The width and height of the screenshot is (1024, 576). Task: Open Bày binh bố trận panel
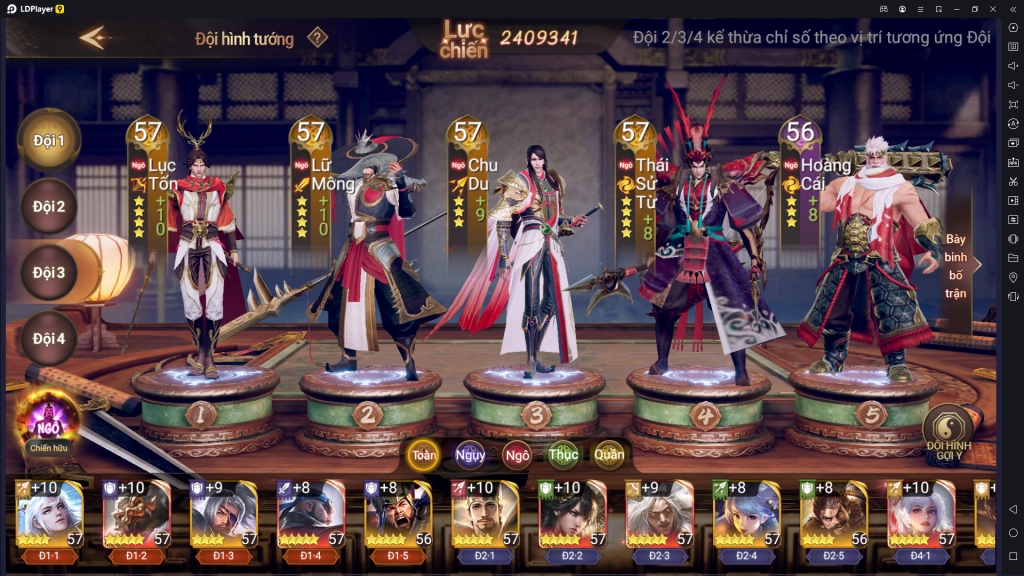tap(957, 265)
